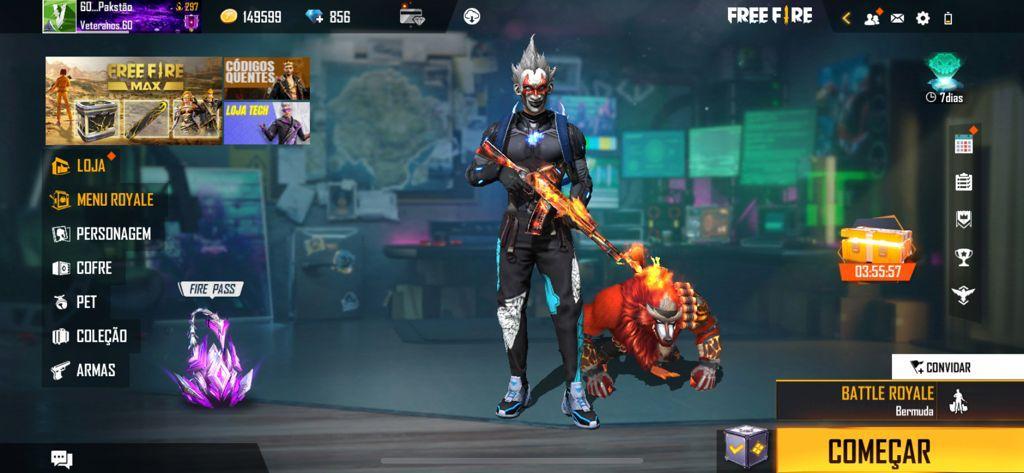1024x473 pixels.
Task: Open the Fire Pass crystal
Action: click(210, 355)
